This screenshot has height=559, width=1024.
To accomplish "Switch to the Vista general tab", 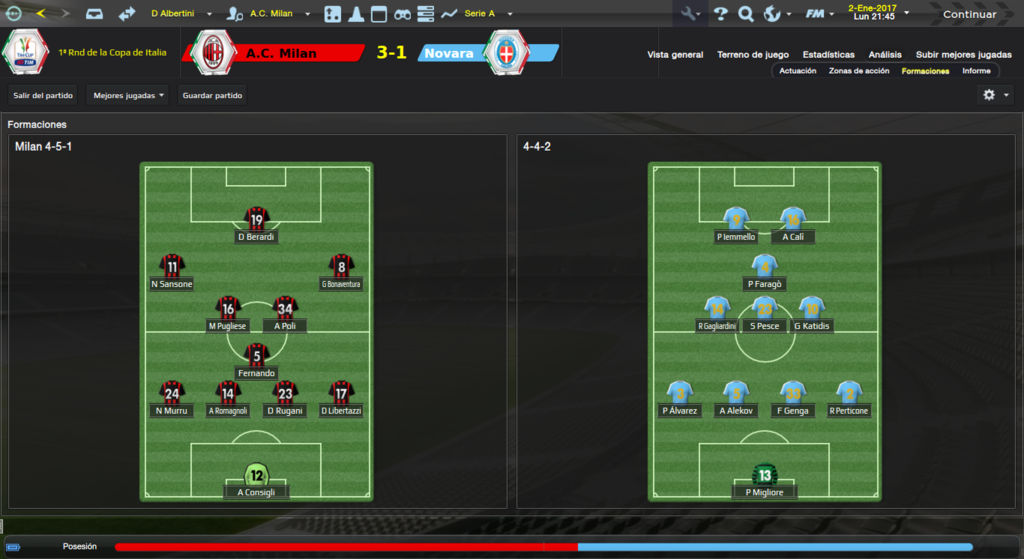I will 675,55.
